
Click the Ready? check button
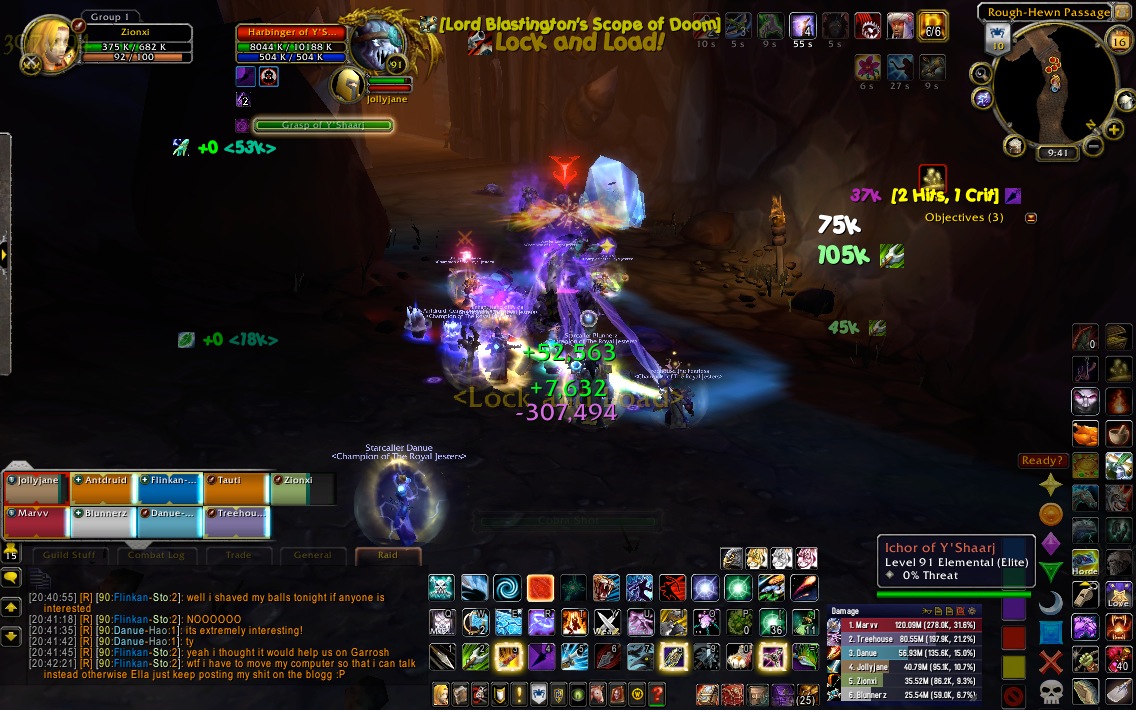(x=1041, y=461)
